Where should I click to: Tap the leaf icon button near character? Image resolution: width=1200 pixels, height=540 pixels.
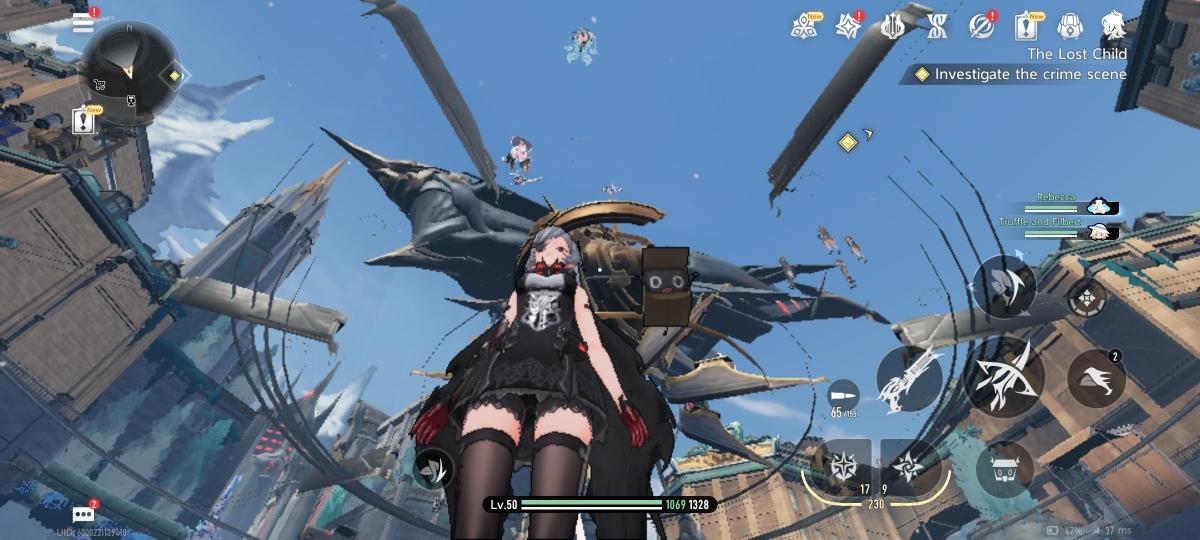(433, 466)
